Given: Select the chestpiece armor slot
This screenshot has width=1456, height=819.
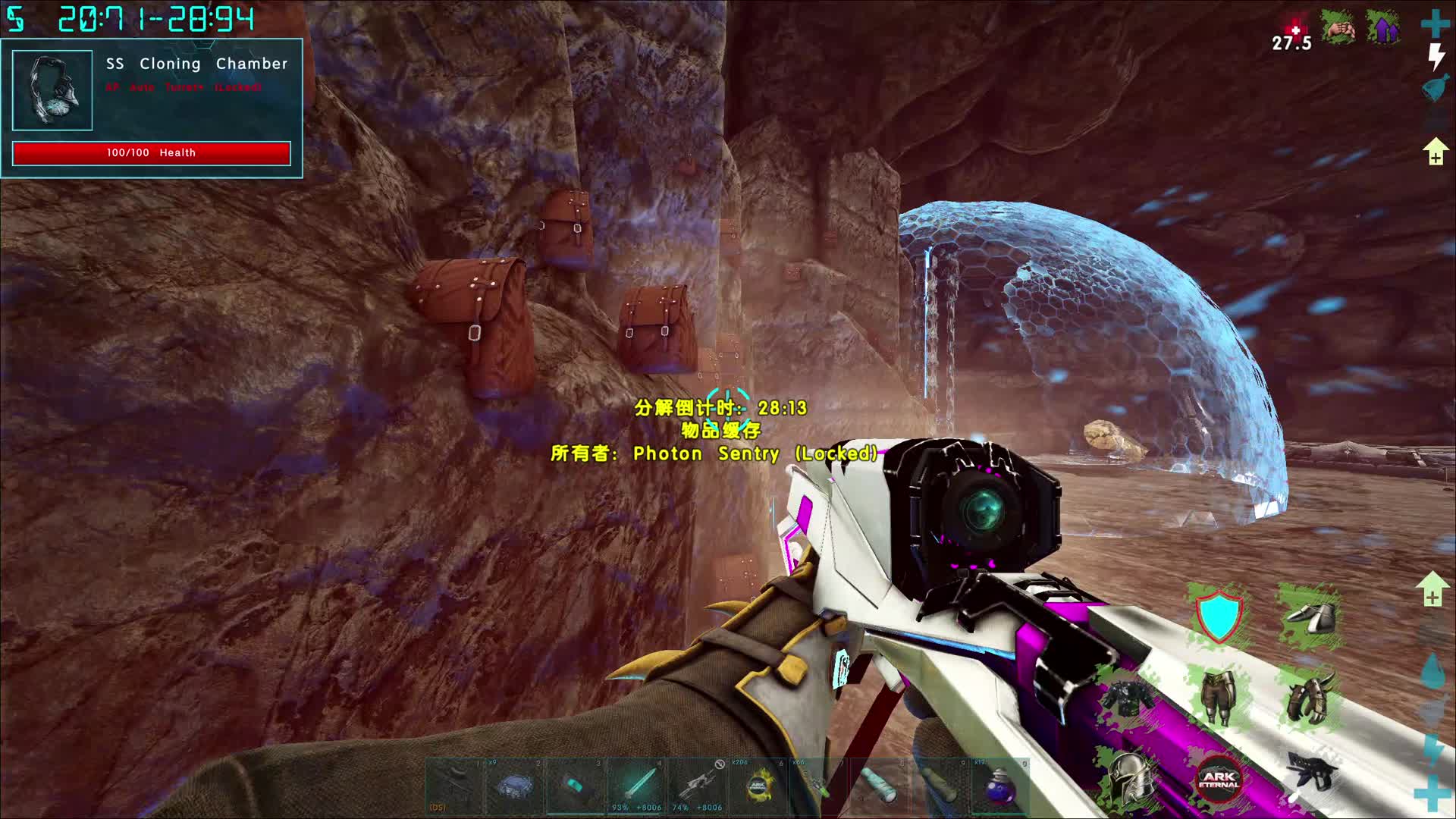Looking at the screenshot, I should 1128,698.
